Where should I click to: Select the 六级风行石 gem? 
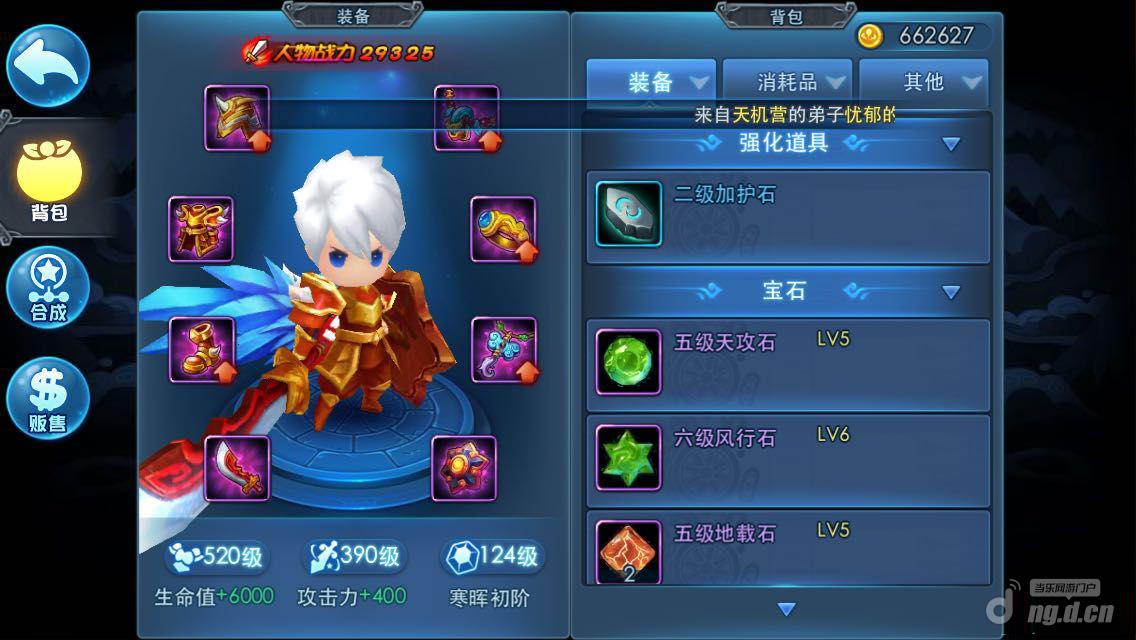point(788,460)
